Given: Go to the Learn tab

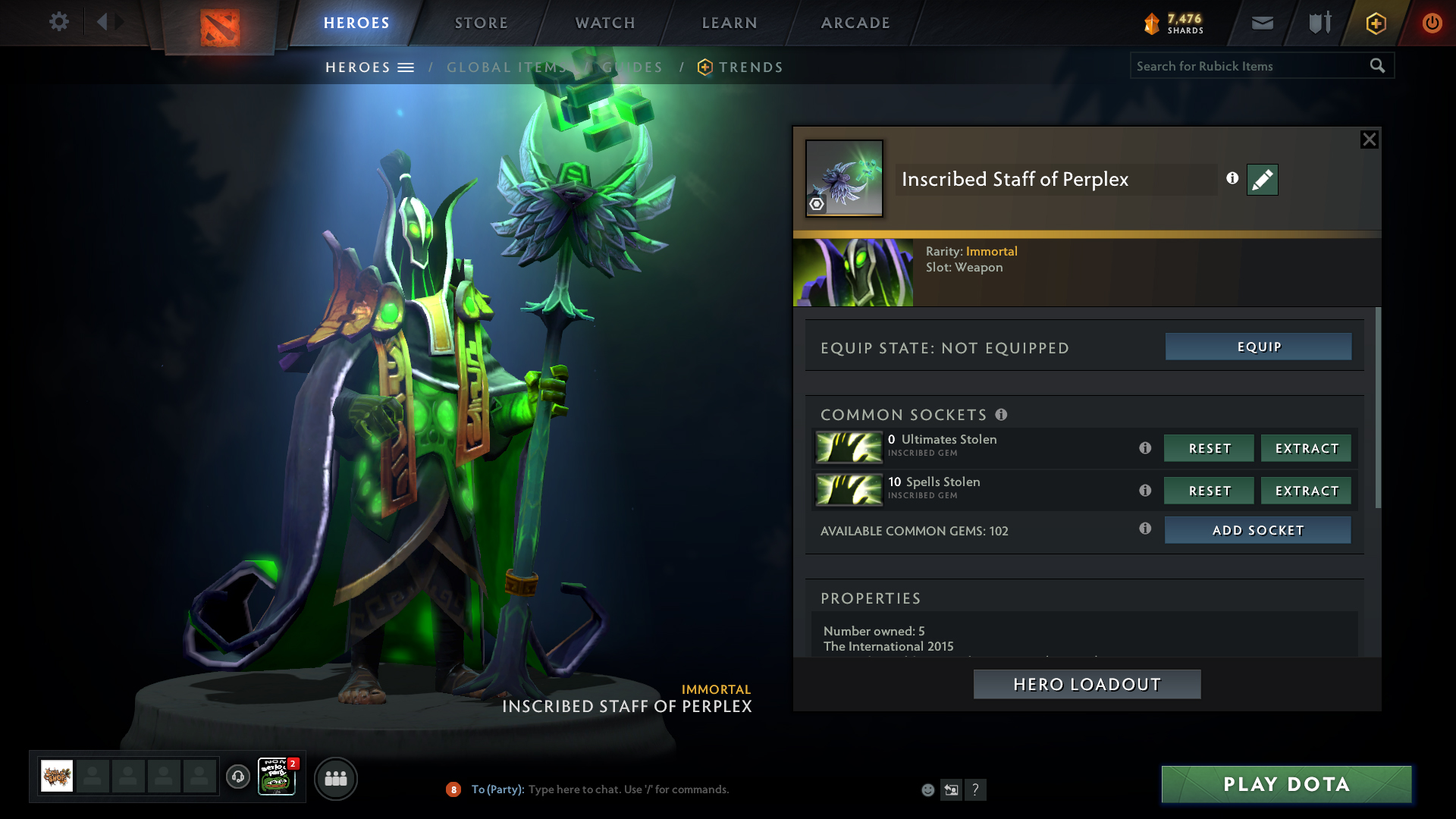Looking at the screenshot, I should coord(730,23).
